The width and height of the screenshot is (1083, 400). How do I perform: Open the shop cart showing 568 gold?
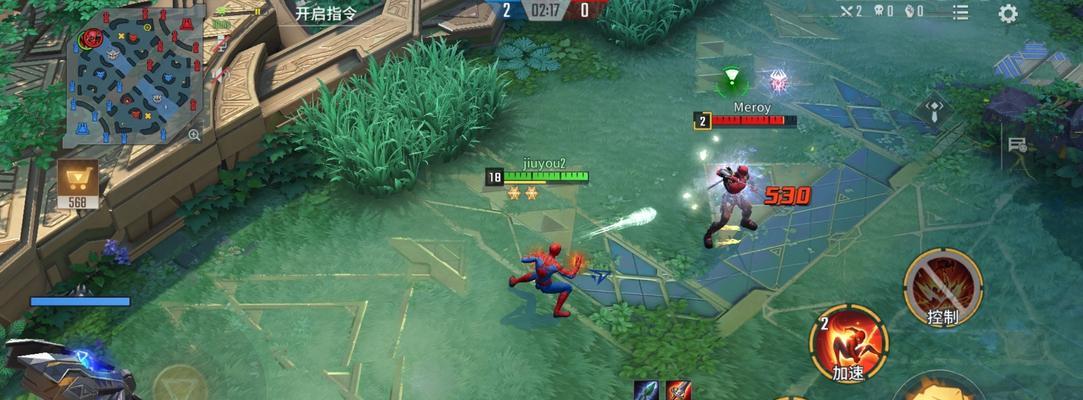click(77, 183)
